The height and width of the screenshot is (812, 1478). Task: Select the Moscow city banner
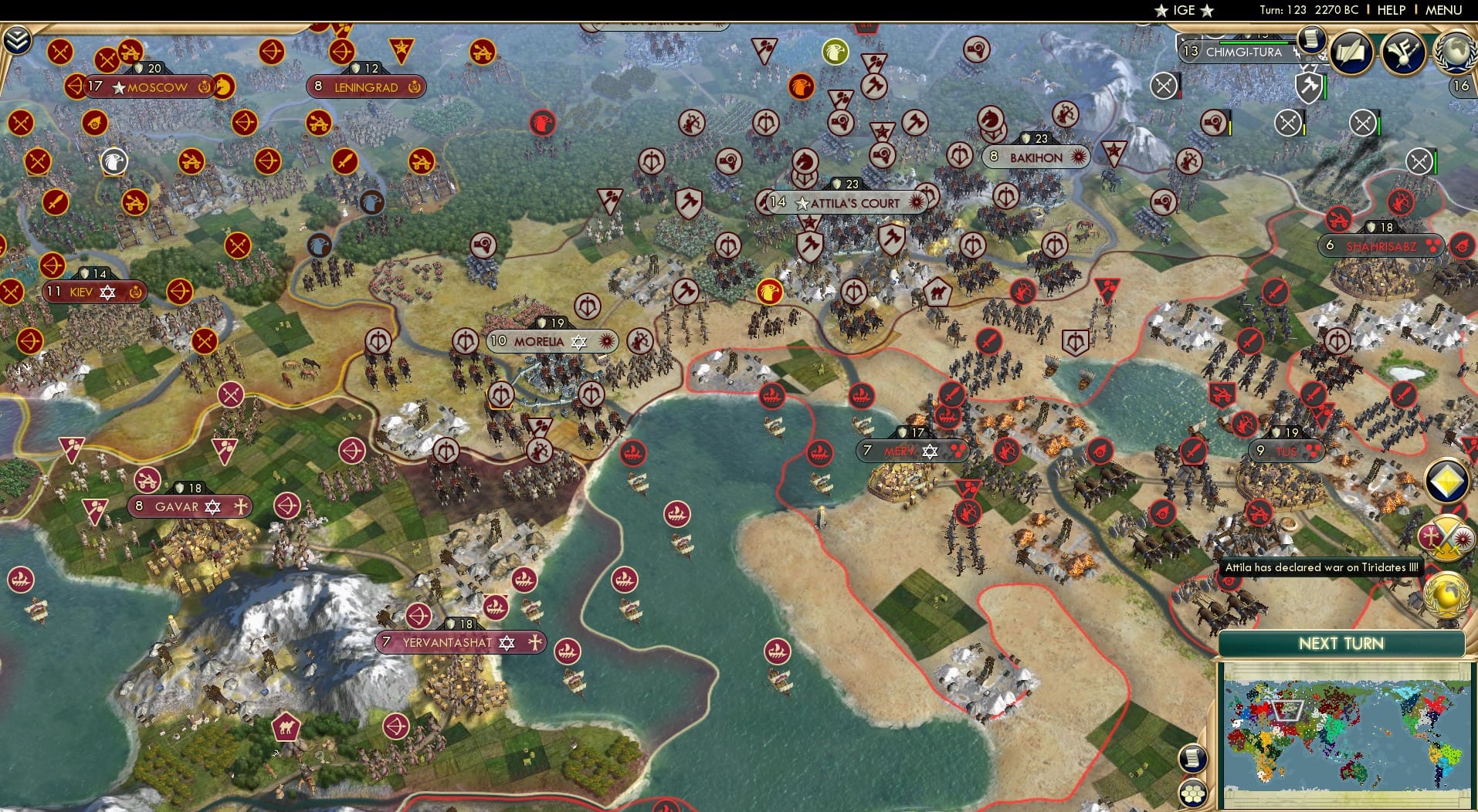(x=151, y=87)
